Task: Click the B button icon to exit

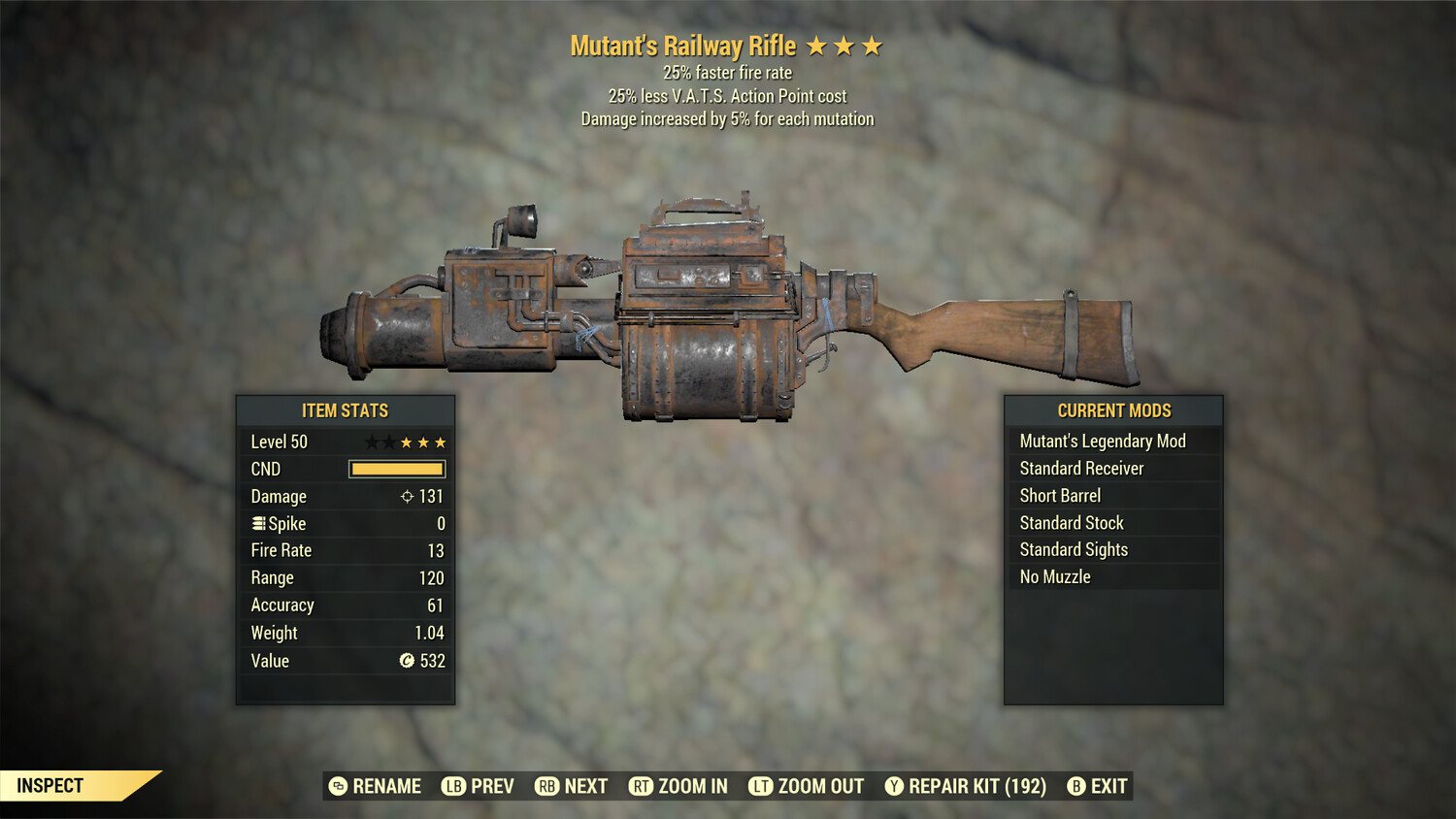Action: [1077, 786]
